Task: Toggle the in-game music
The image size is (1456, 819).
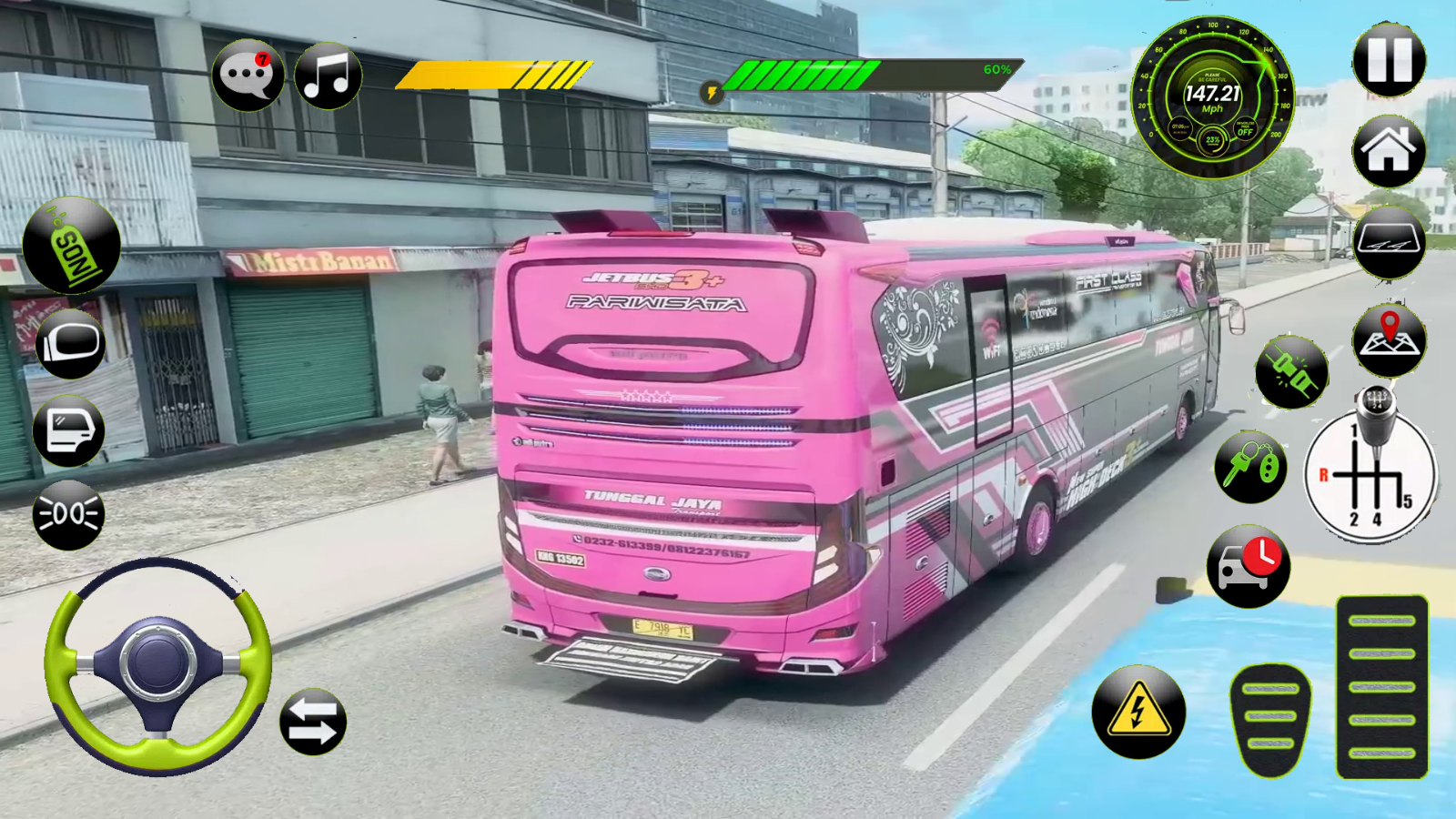Action: (x=329, y=76)
